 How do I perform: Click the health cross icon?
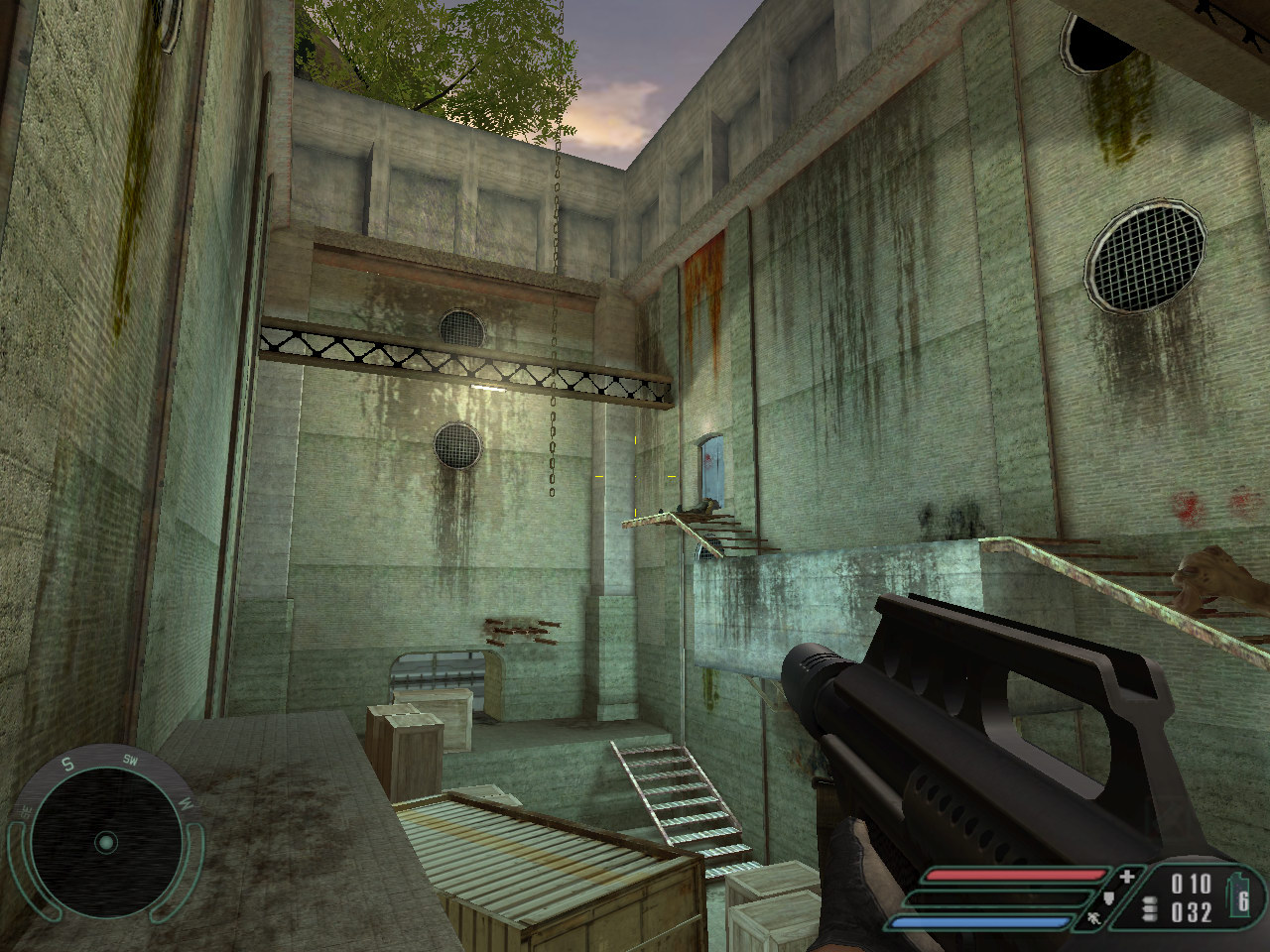tap(1126, 877)
